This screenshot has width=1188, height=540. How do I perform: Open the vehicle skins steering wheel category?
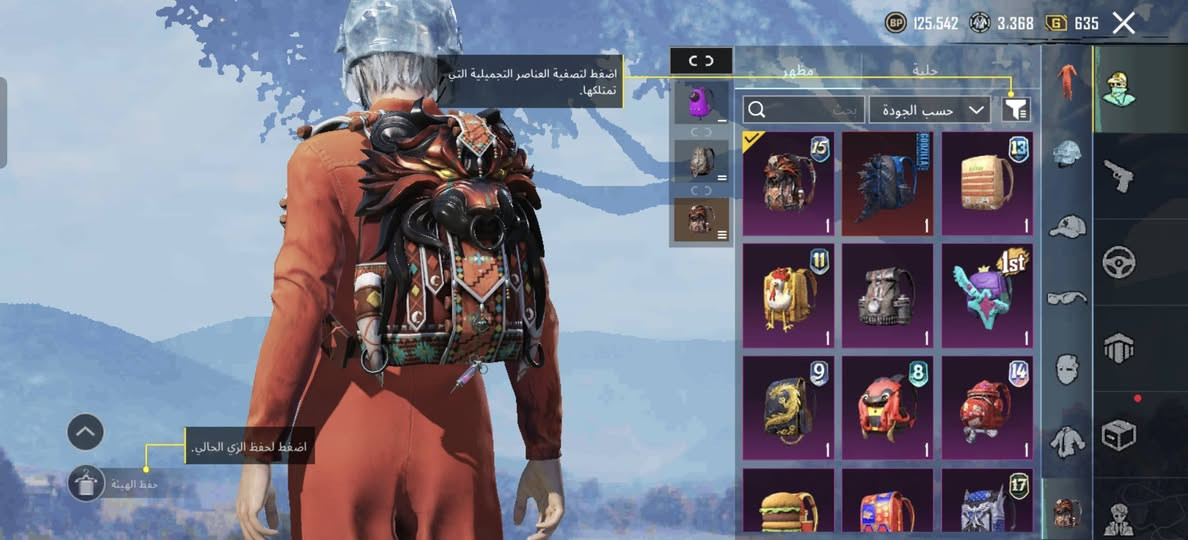coord(1118,262)
